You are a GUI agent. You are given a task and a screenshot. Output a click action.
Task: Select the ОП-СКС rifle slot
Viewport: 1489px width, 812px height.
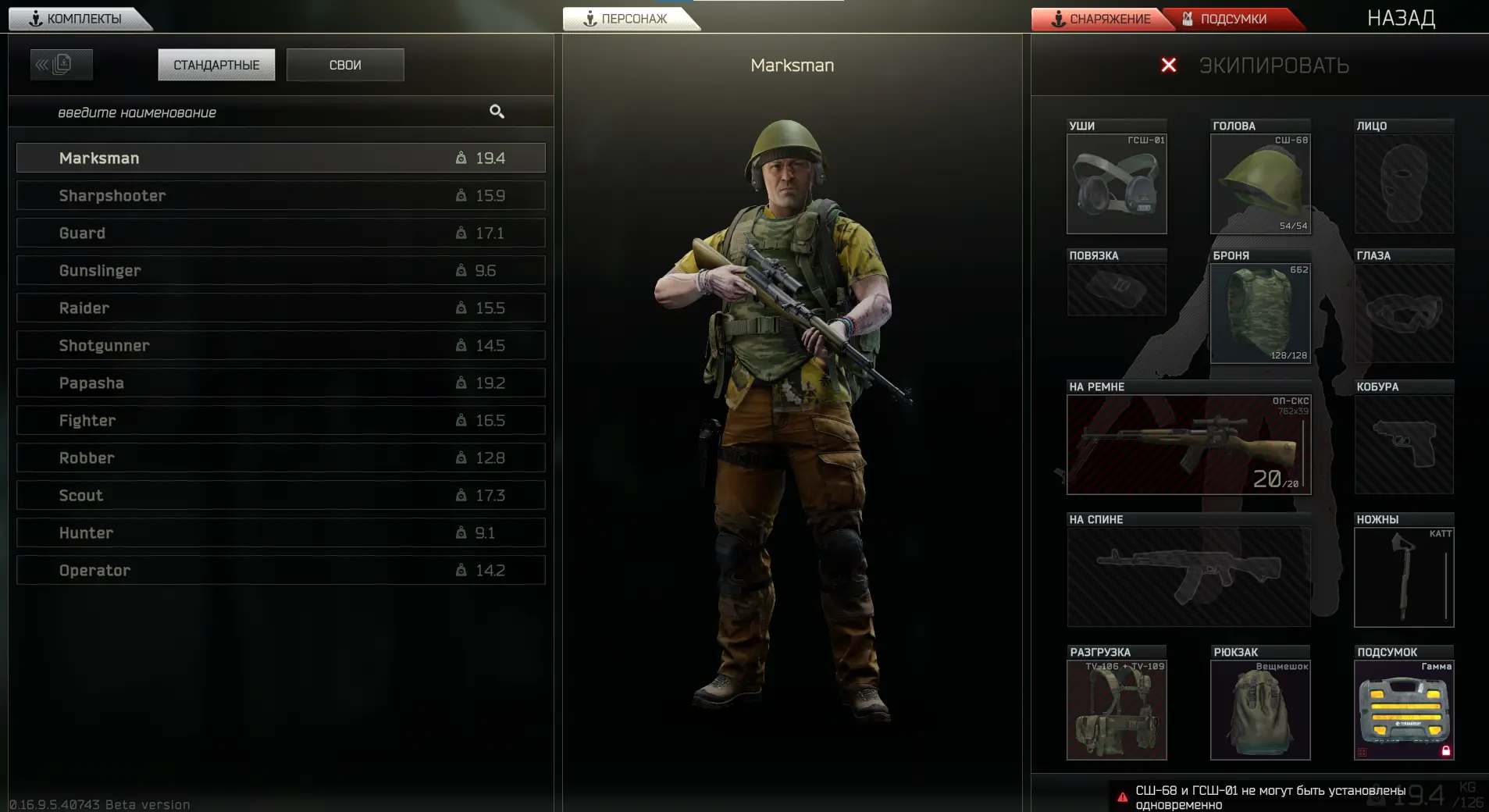coord(1188,445)
